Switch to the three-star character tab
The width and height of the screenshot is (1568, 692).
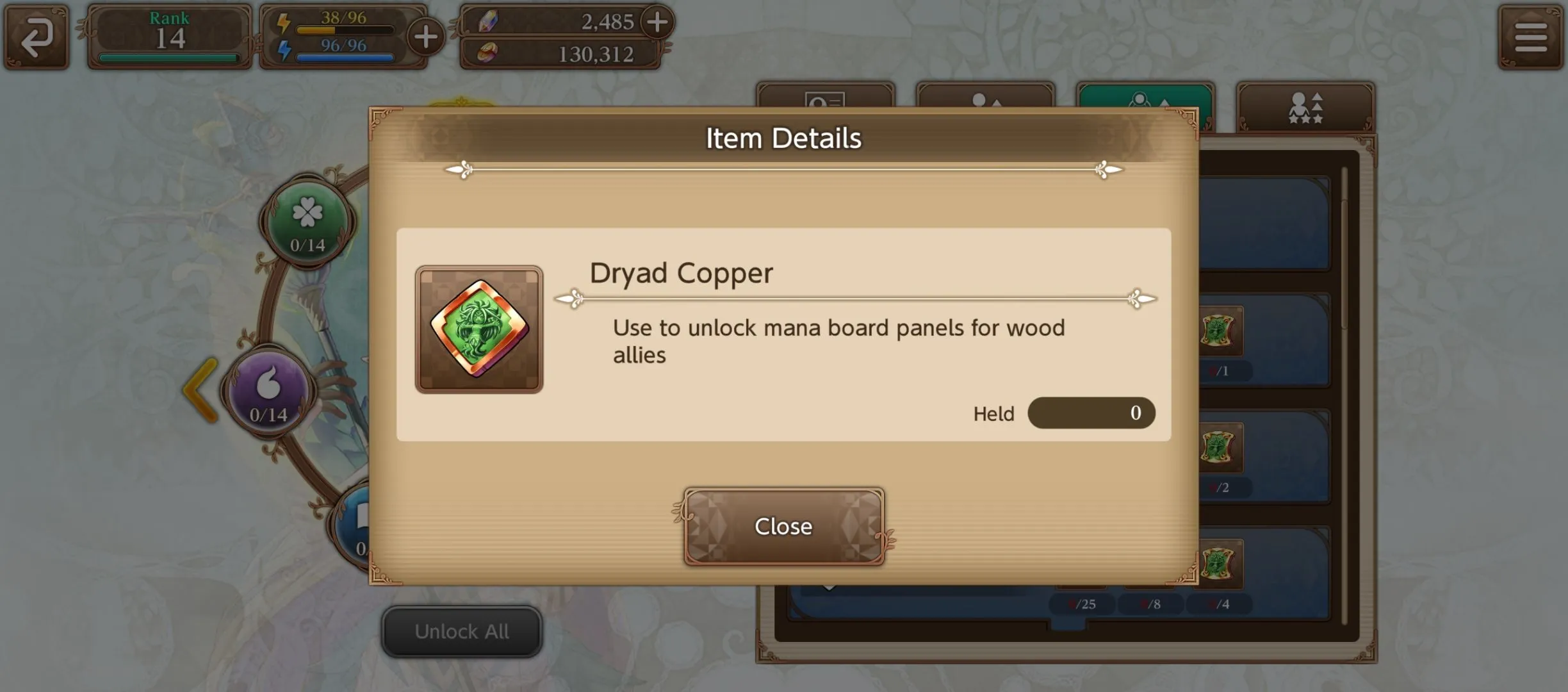pyautogui.click(x=1305, y=106)
